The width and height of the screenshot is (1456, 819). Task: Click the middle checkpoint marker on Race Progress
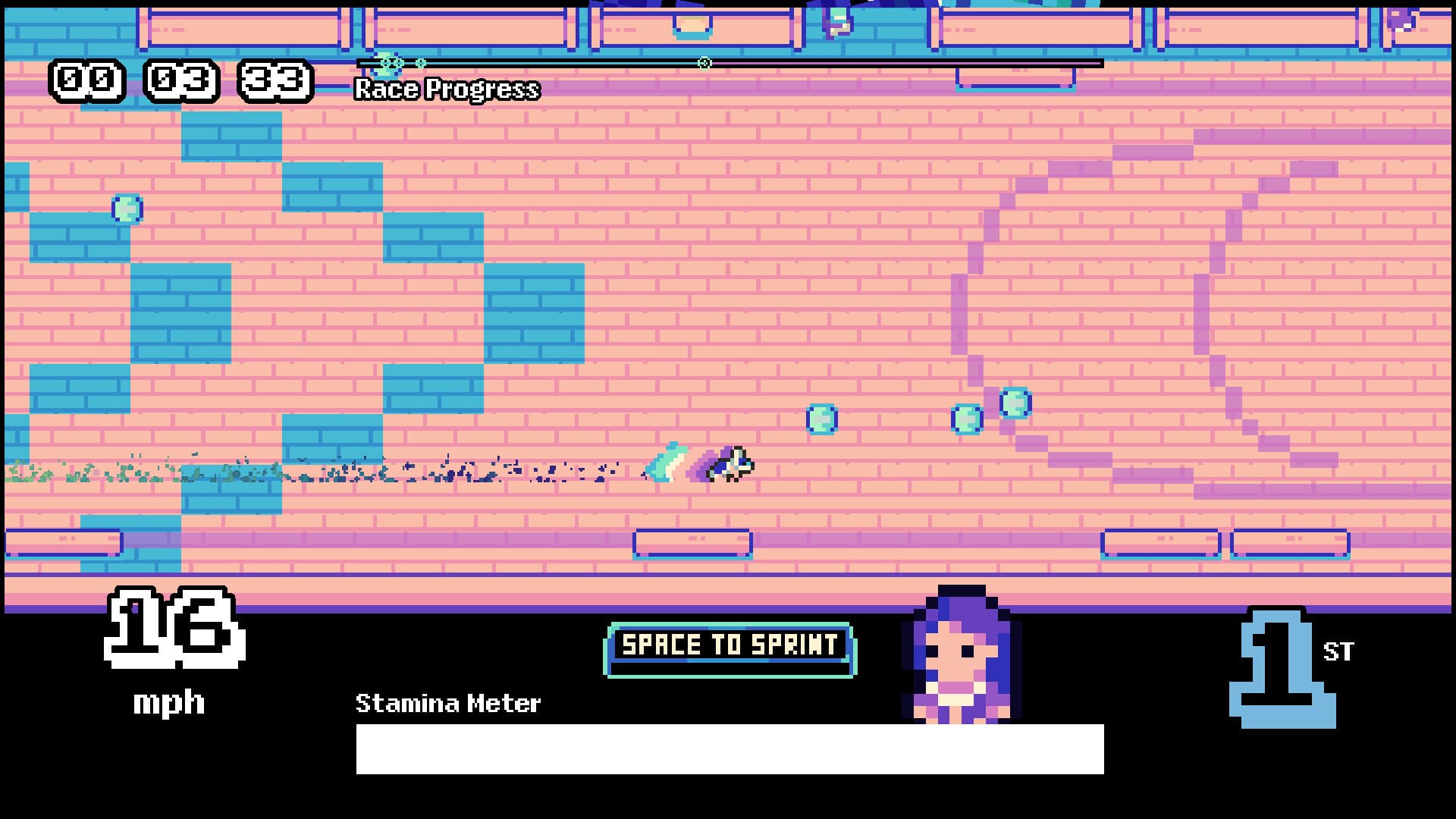tap(705, 64)
